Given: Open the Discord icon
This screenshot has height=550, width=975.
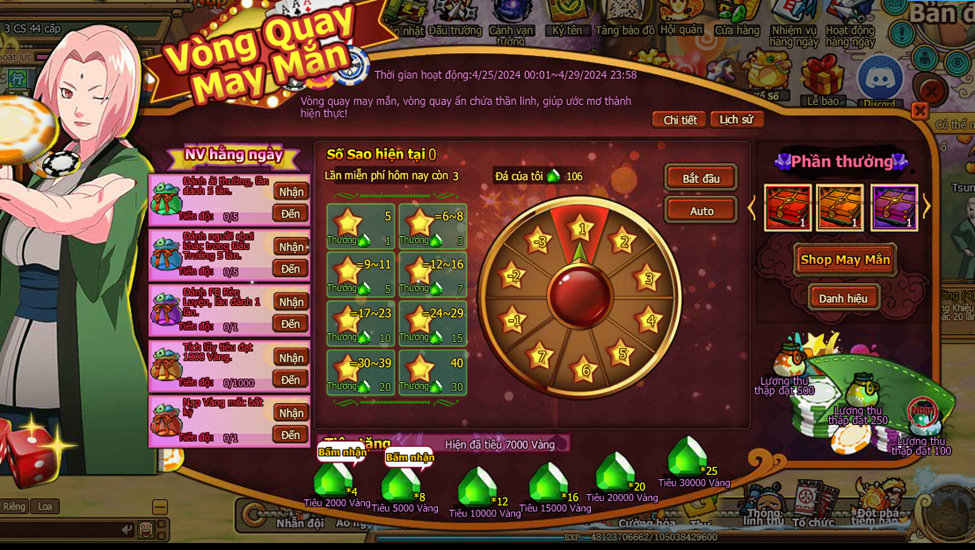Looking at the screenshot, I should click(880, 78).
